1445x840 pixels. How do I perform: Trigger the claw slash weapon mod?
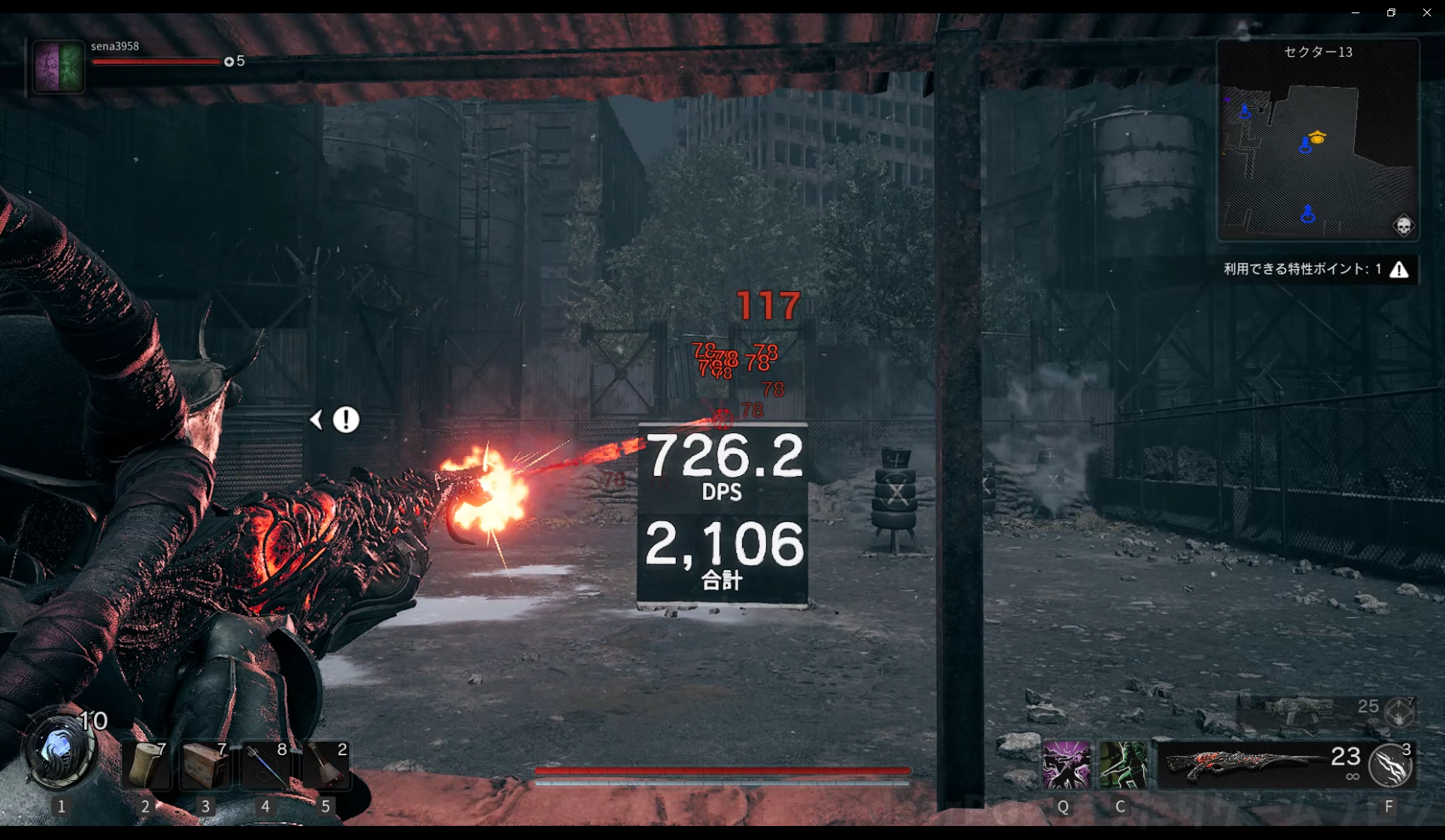coord(1391,765)
